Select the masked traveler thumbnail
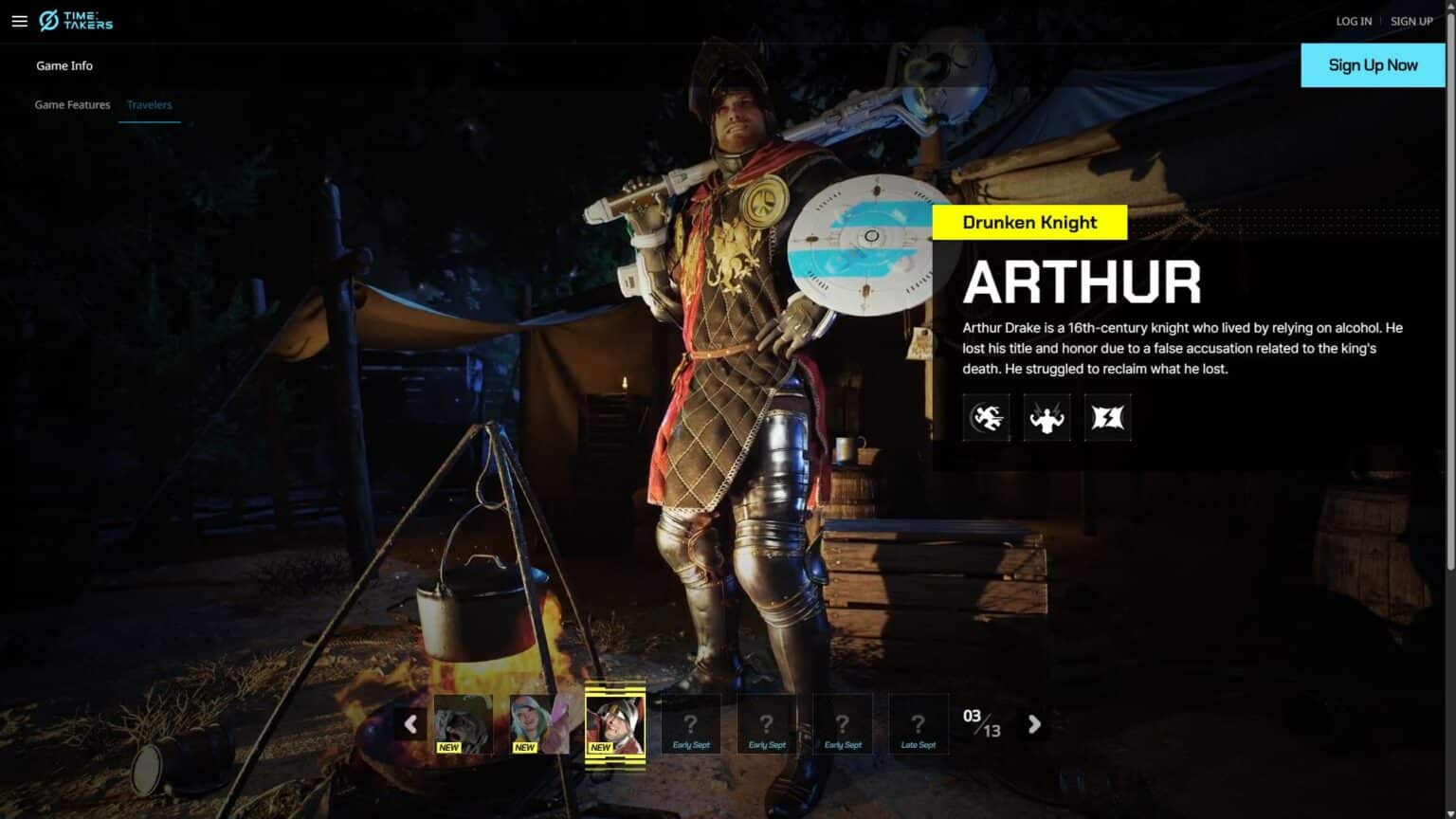Image resolution: width=1456 pixels, height=819 pixels. 464,724
